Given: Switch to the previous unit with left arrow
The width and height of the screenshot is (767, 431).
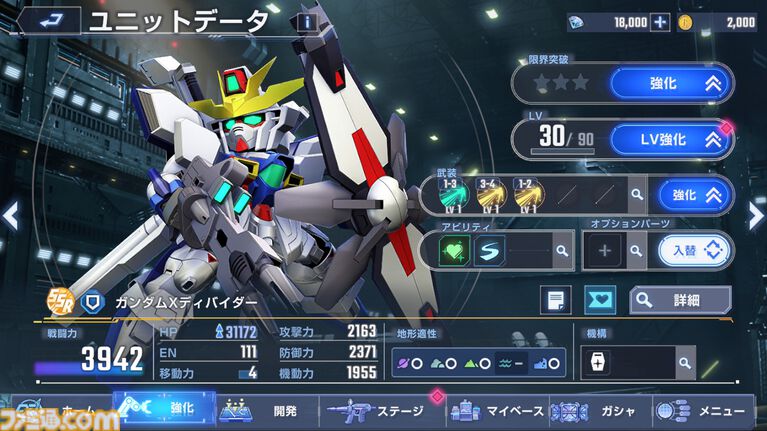Looking at the screenshot, I should [11, 215].
